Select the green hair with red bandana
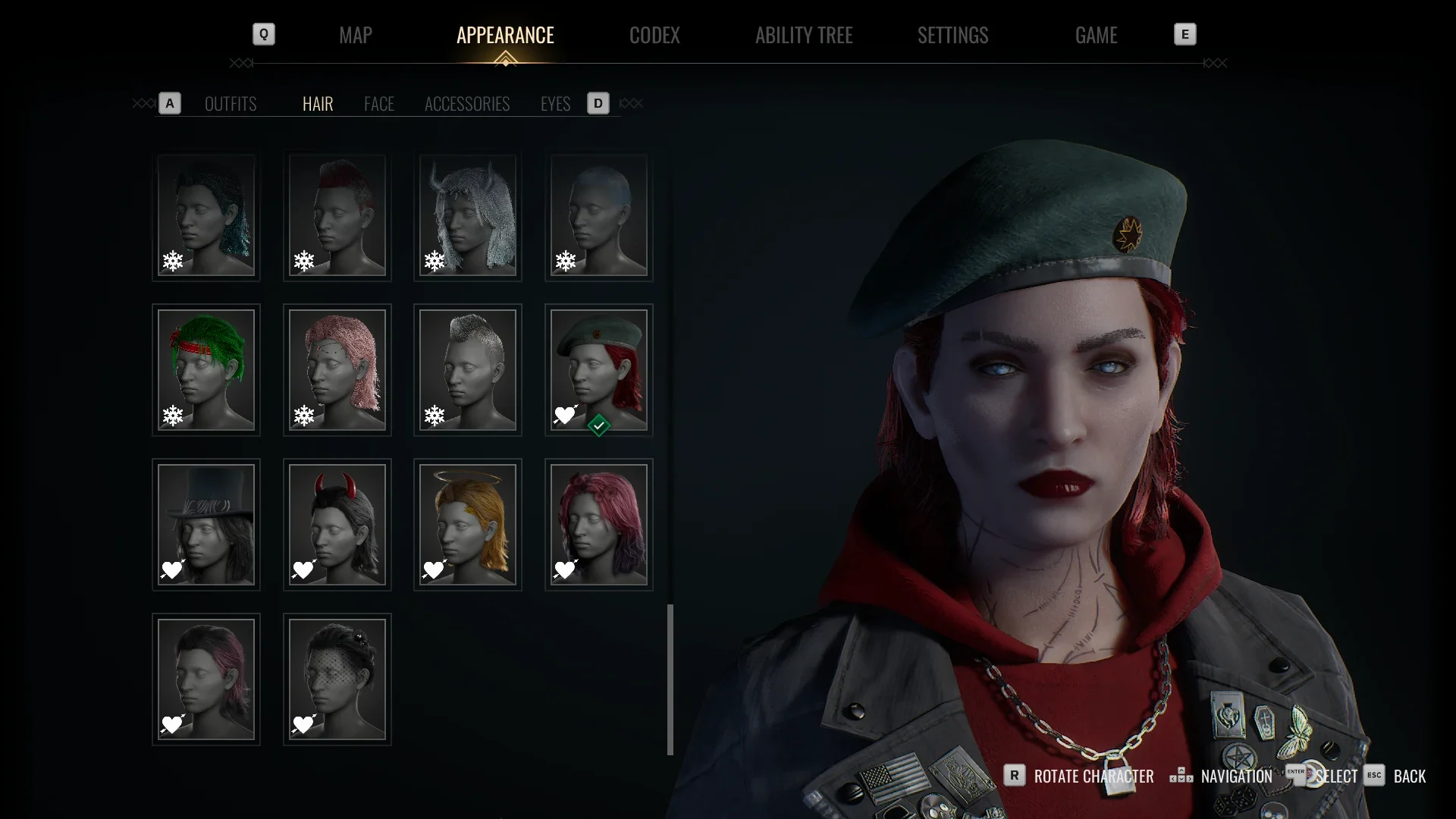This screenshot has width=1456, height=819. (206, 370)
